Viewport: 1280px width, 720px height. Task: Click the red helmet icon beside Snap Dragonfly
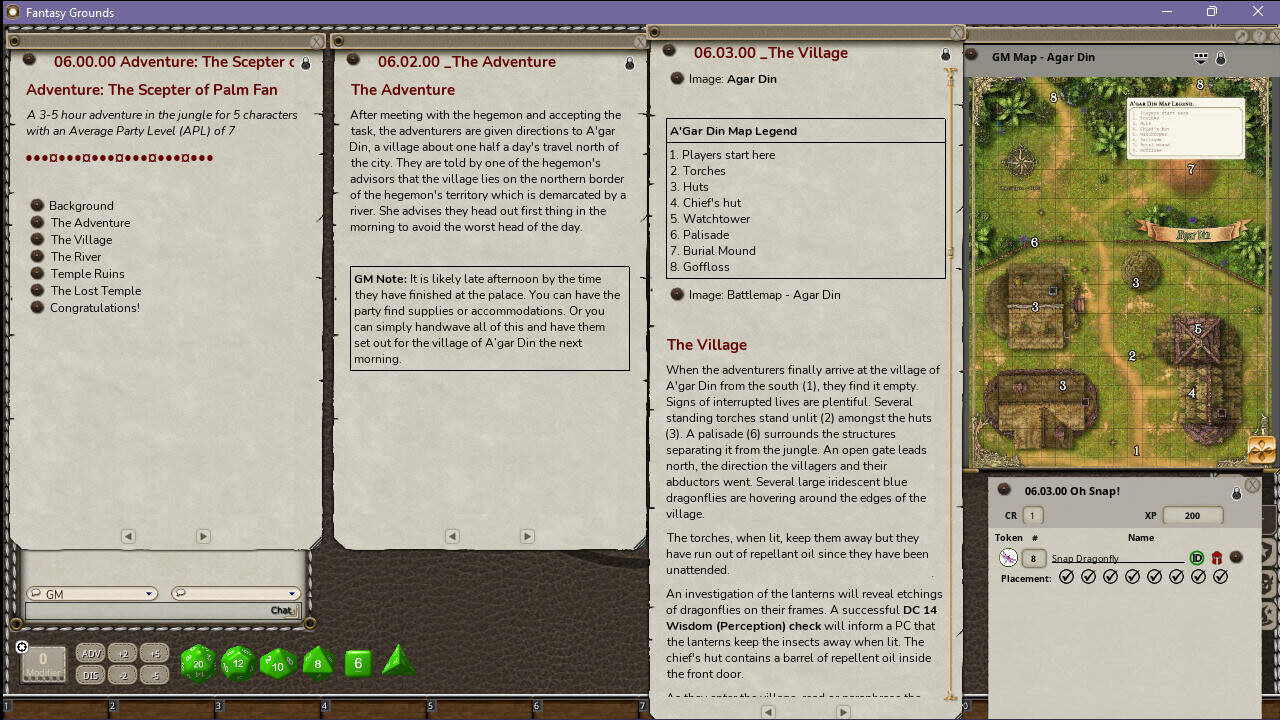1219,558
